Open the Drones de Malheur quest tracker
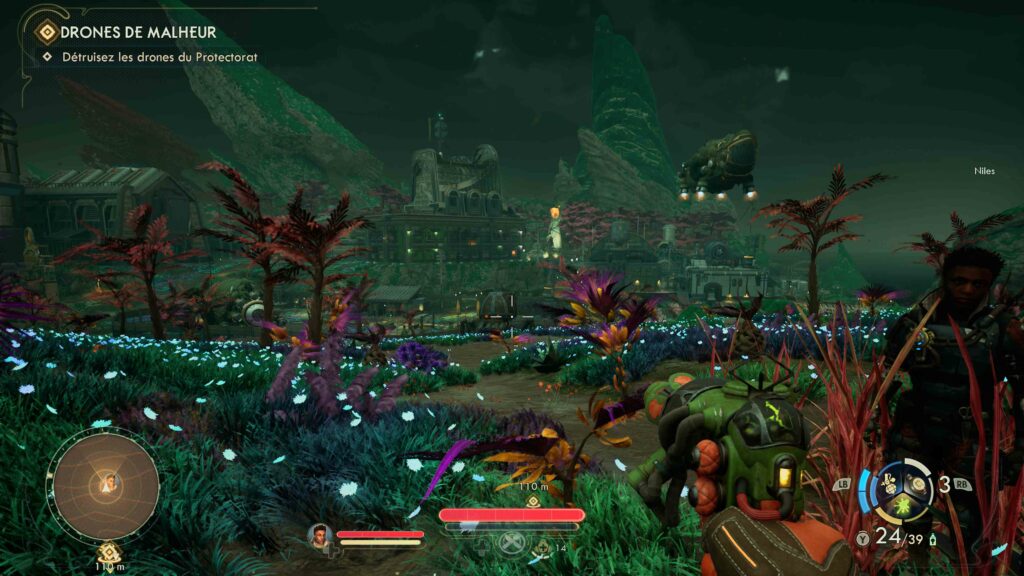This screenshot has height=576, width=1024. tap(138, 32)
